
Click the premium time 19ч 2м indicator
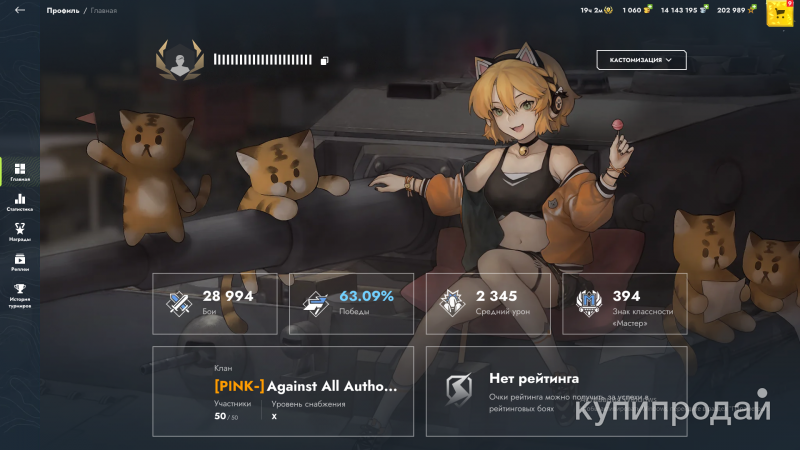tap(595, 10)
